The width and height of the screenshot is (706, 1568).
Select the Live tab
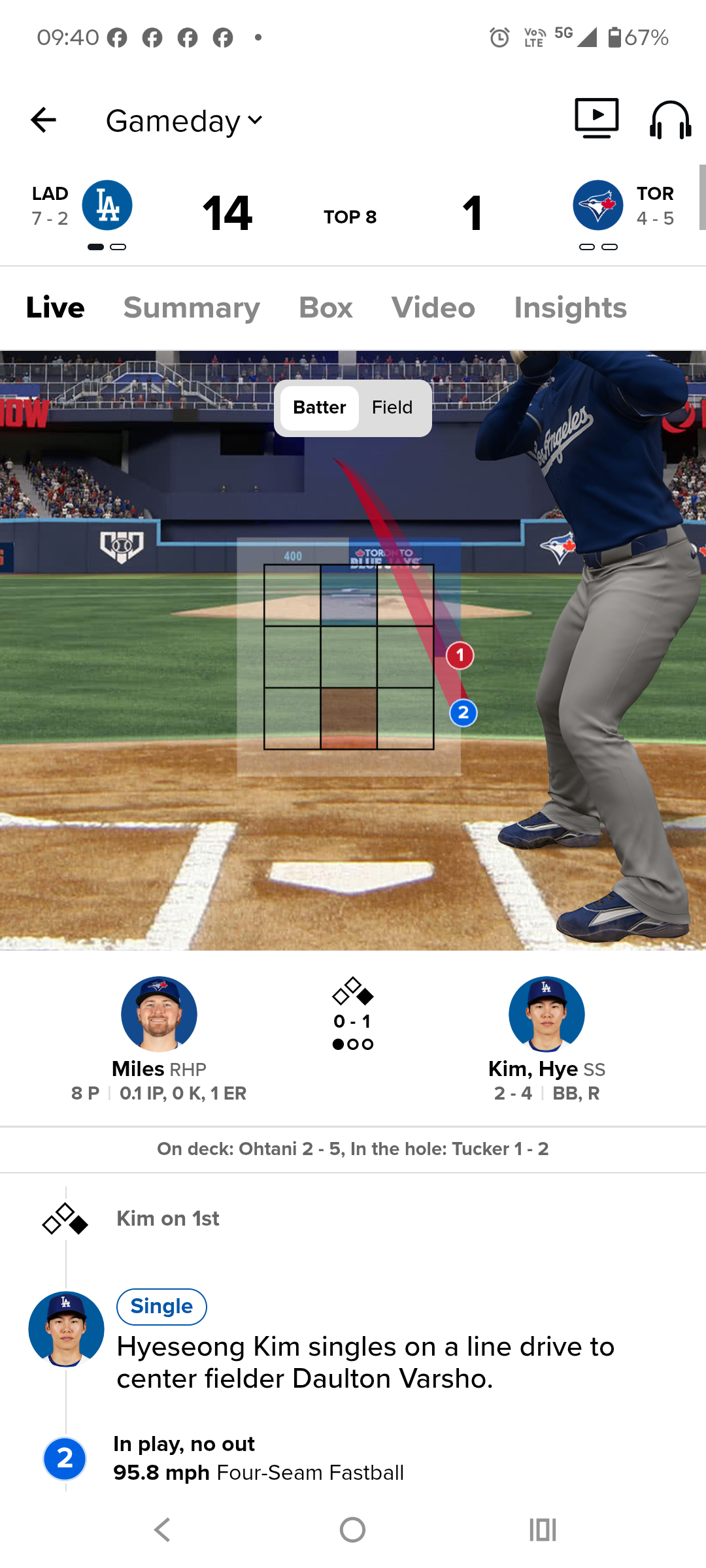tap(56, 308)
